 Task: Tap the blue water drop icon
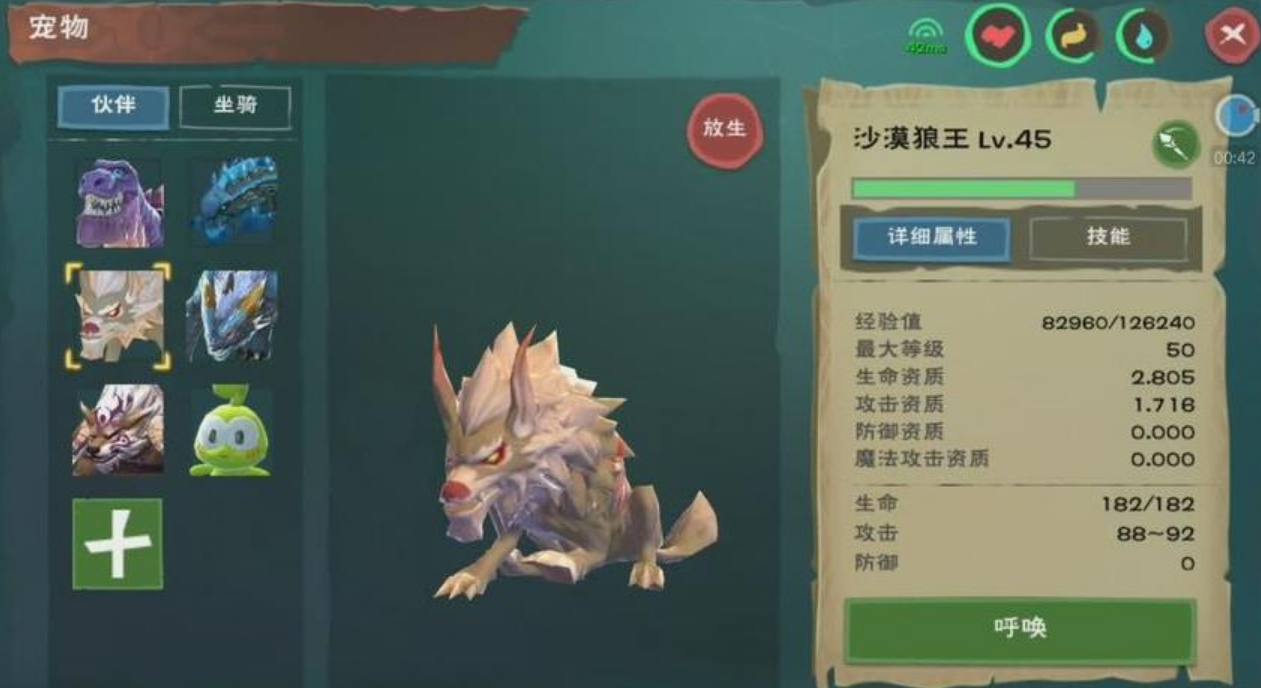(x=1143, y=38)
